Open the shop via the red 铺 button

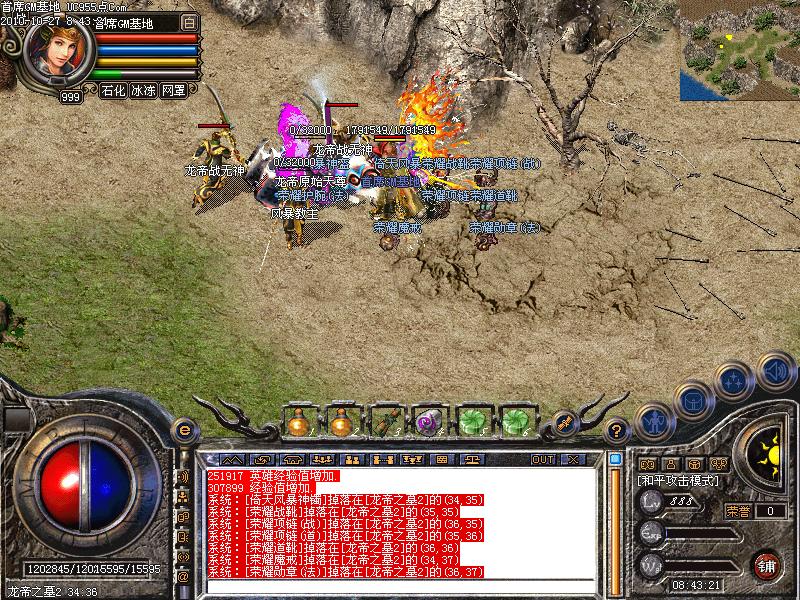(767, 563)
